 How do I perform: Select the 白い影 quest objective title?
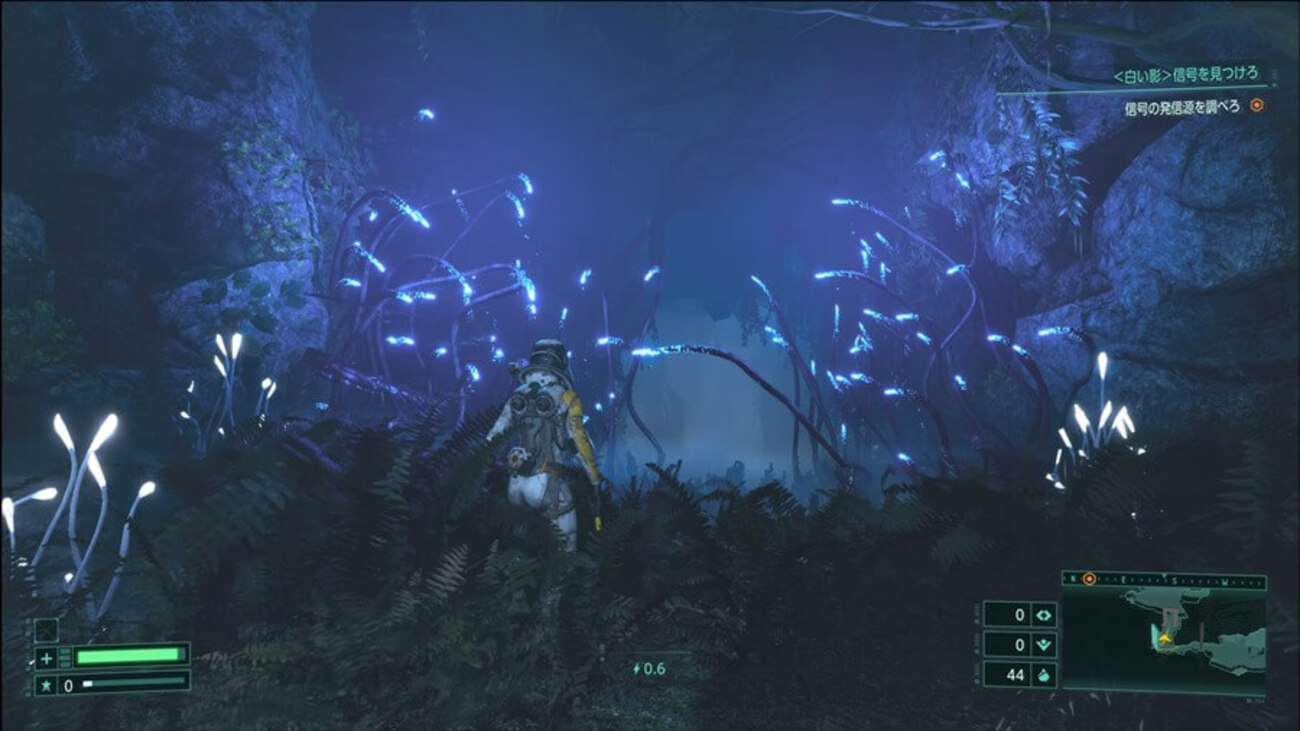(x=1184, y=75)
